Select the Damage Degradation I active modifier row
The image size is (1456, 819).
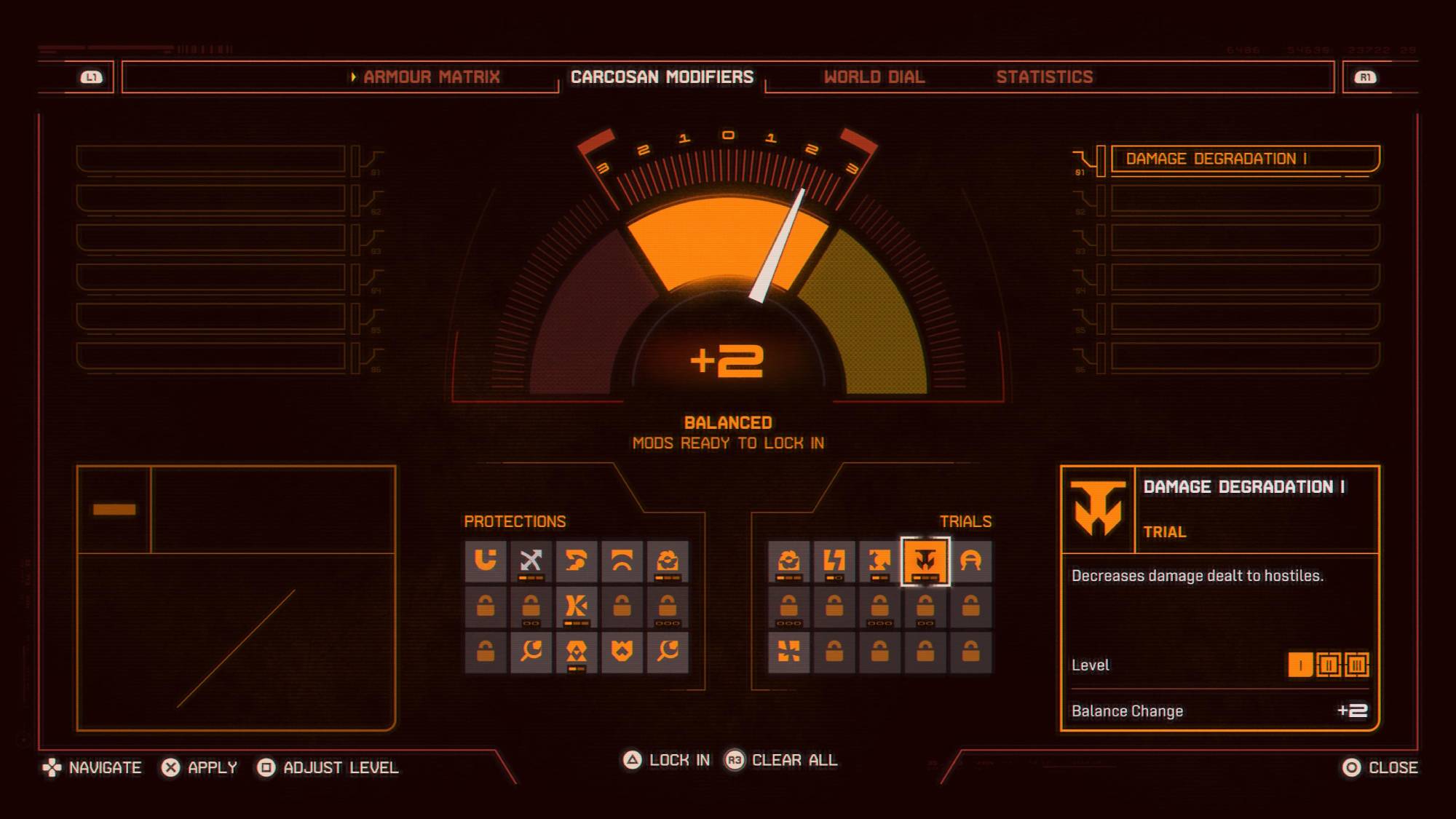pyautogui.click(x=1244, y=159)
